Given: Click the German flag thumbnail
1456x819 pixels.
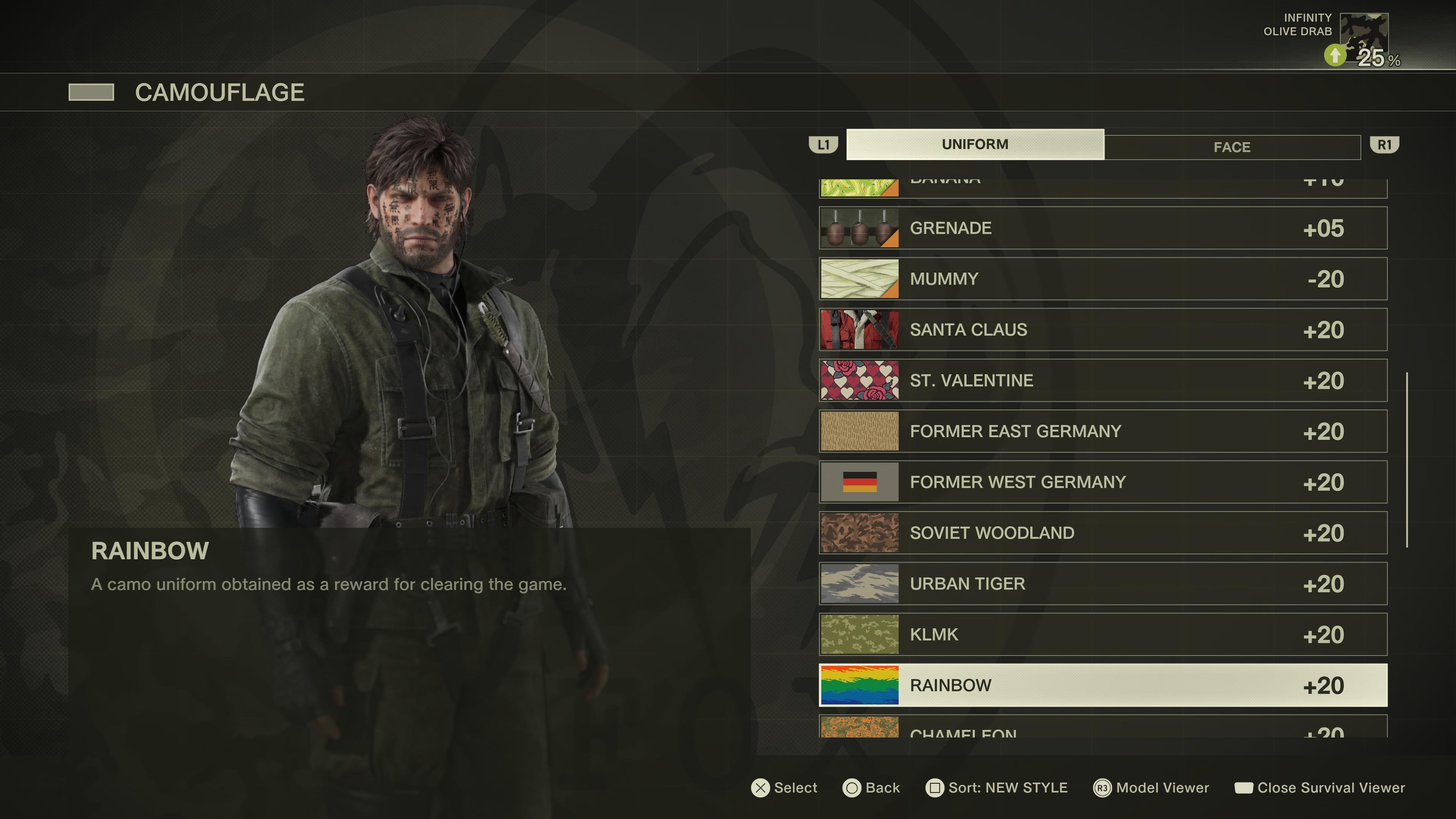Looking at the screenshot, I should pyautogui.click(x=859, y=482).
